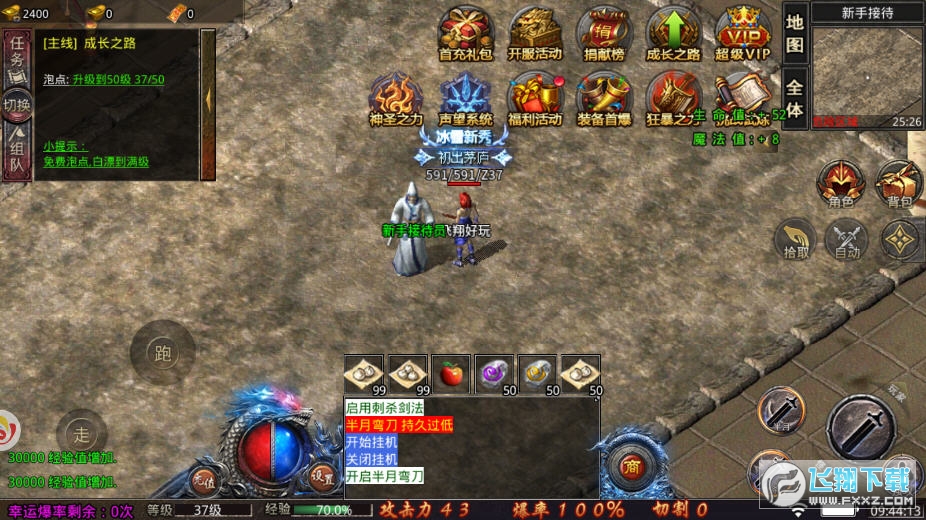Image resolution: width=926 pixels, height=520 pixels.
Task: Click the 切换 switch button
Action: (x=17, y=103)
